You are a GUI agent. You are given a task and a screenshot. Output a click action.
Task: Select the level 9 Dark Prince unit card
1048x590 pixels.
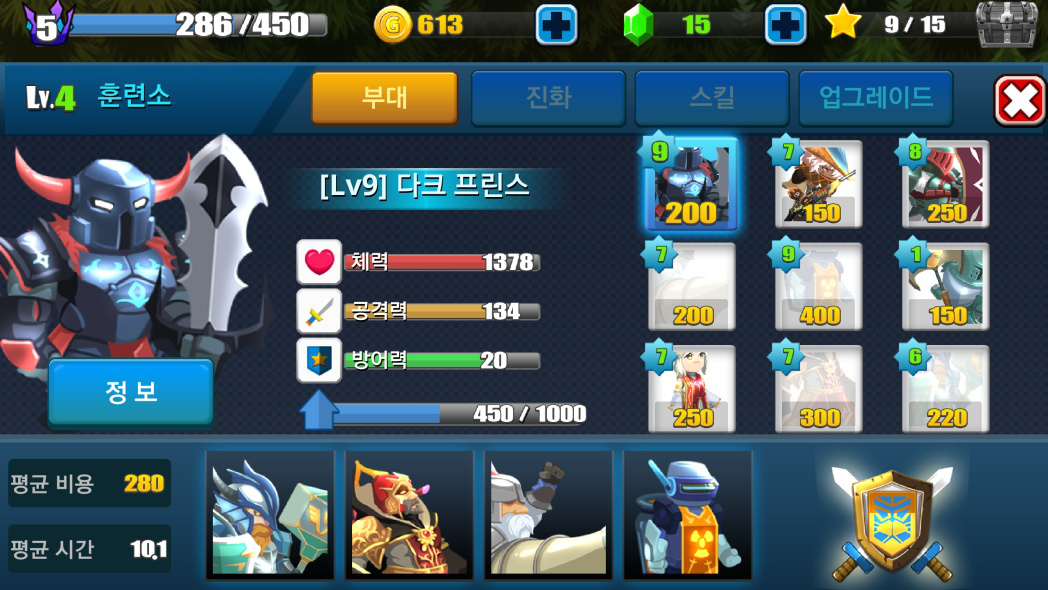tap(692, 184)
